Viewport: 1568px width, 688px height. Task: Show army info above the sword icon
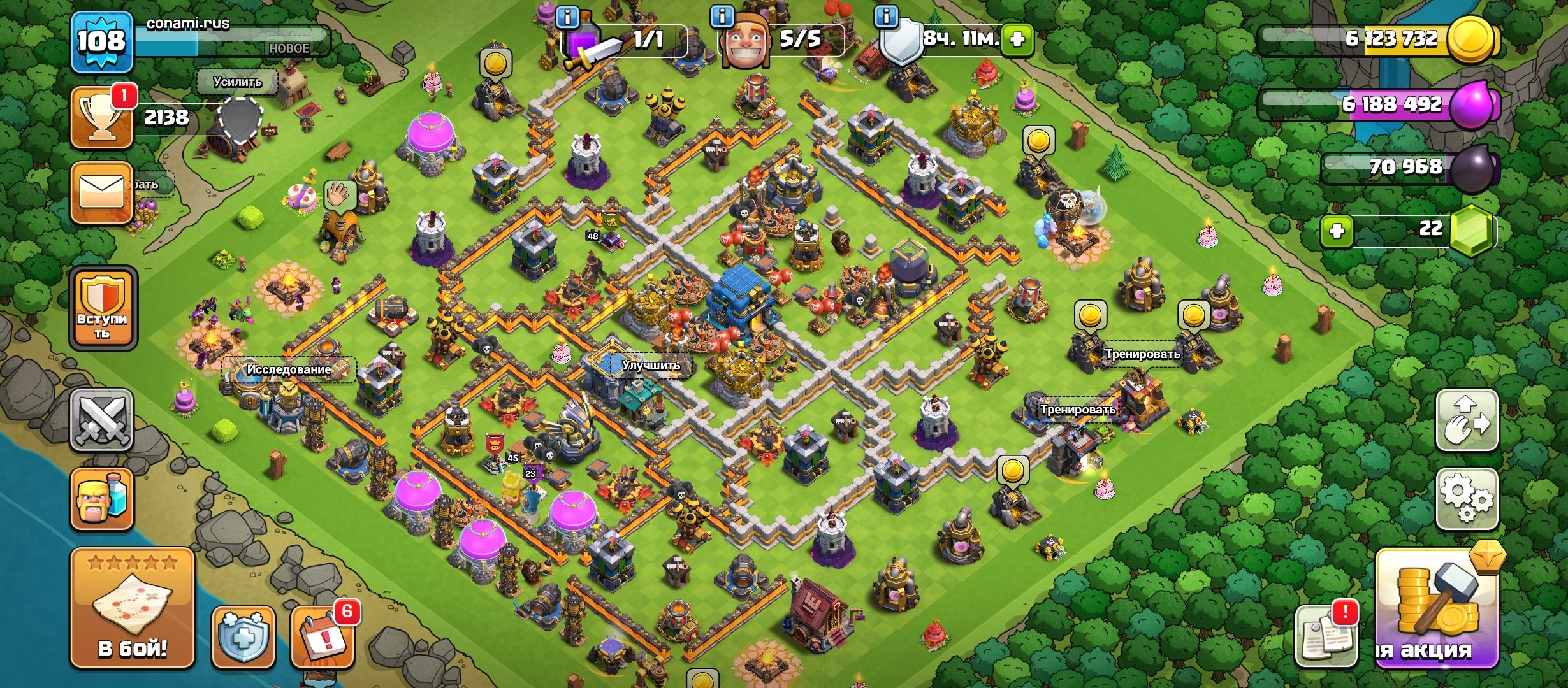[x=567, y=17]
